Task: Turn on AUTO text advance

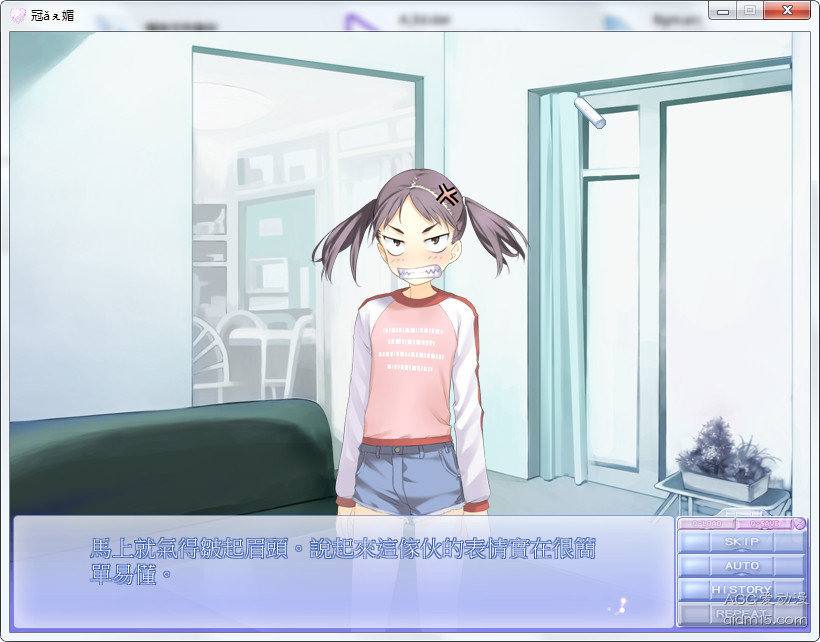Action: click(x=741, y=566)
